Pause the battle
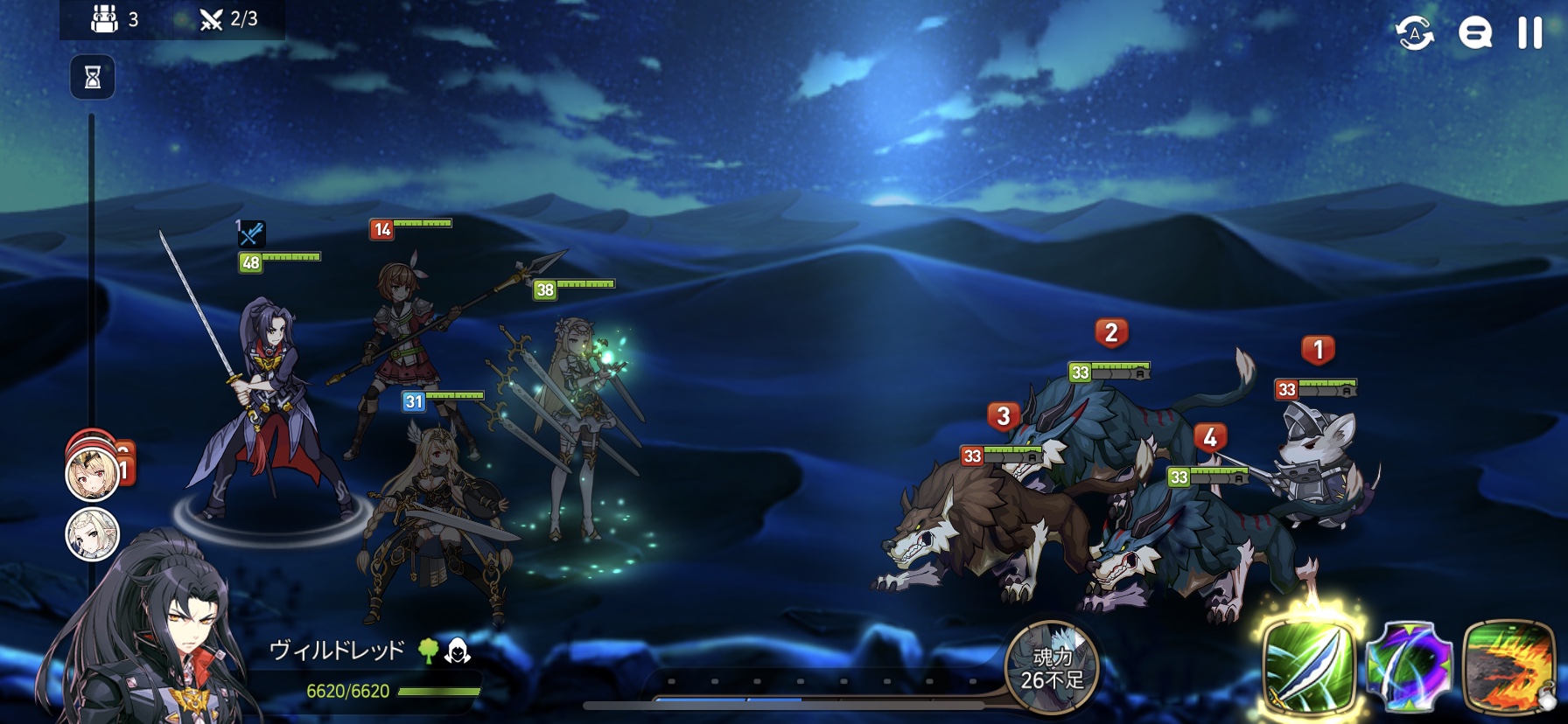 tap(1529, 33)
